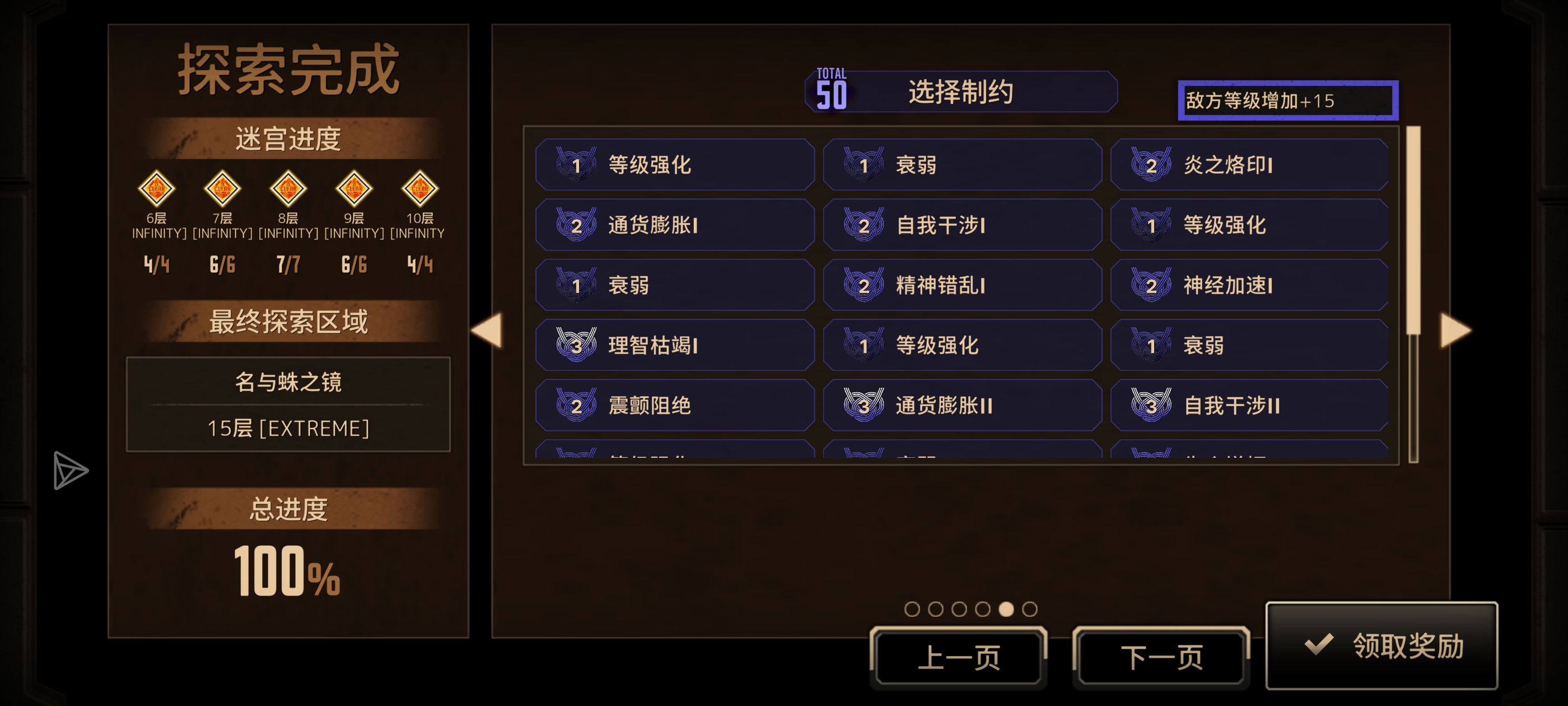
Task: Click the 敌方等级增加+15 display box
Action: click(1287, 99)
